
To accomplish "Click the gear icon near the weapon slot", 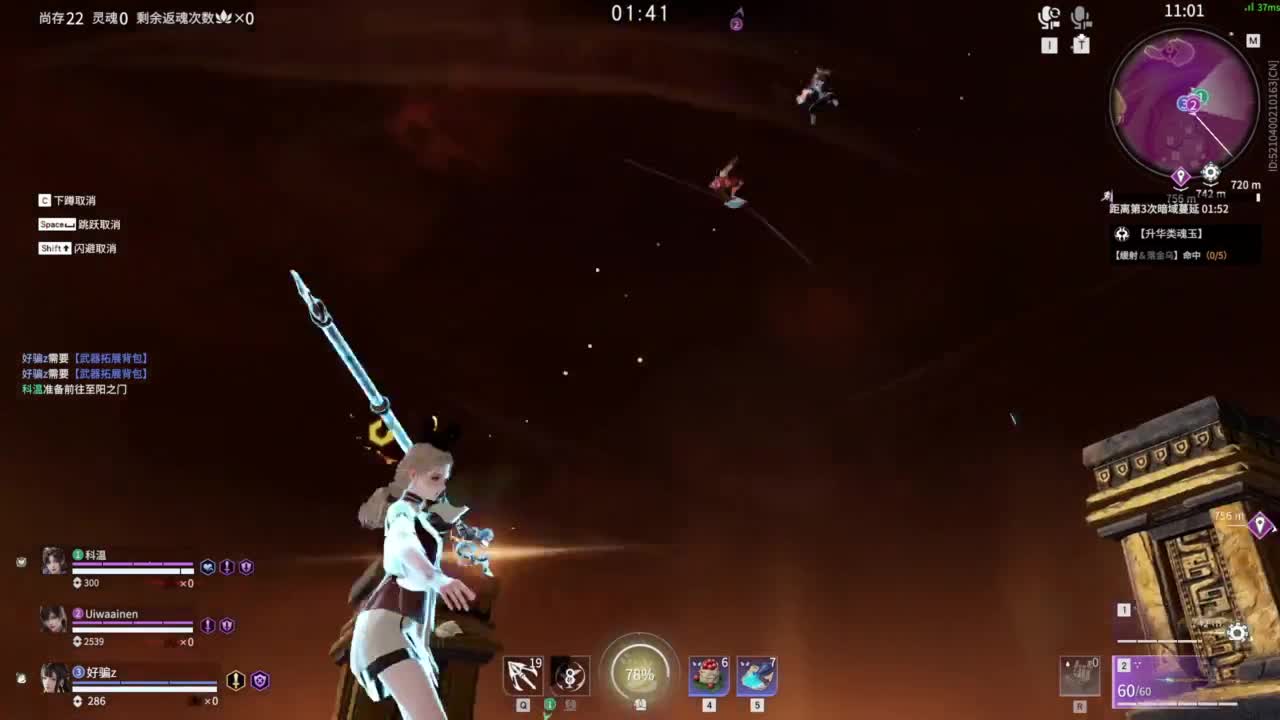I will [x=1238, y=633].
